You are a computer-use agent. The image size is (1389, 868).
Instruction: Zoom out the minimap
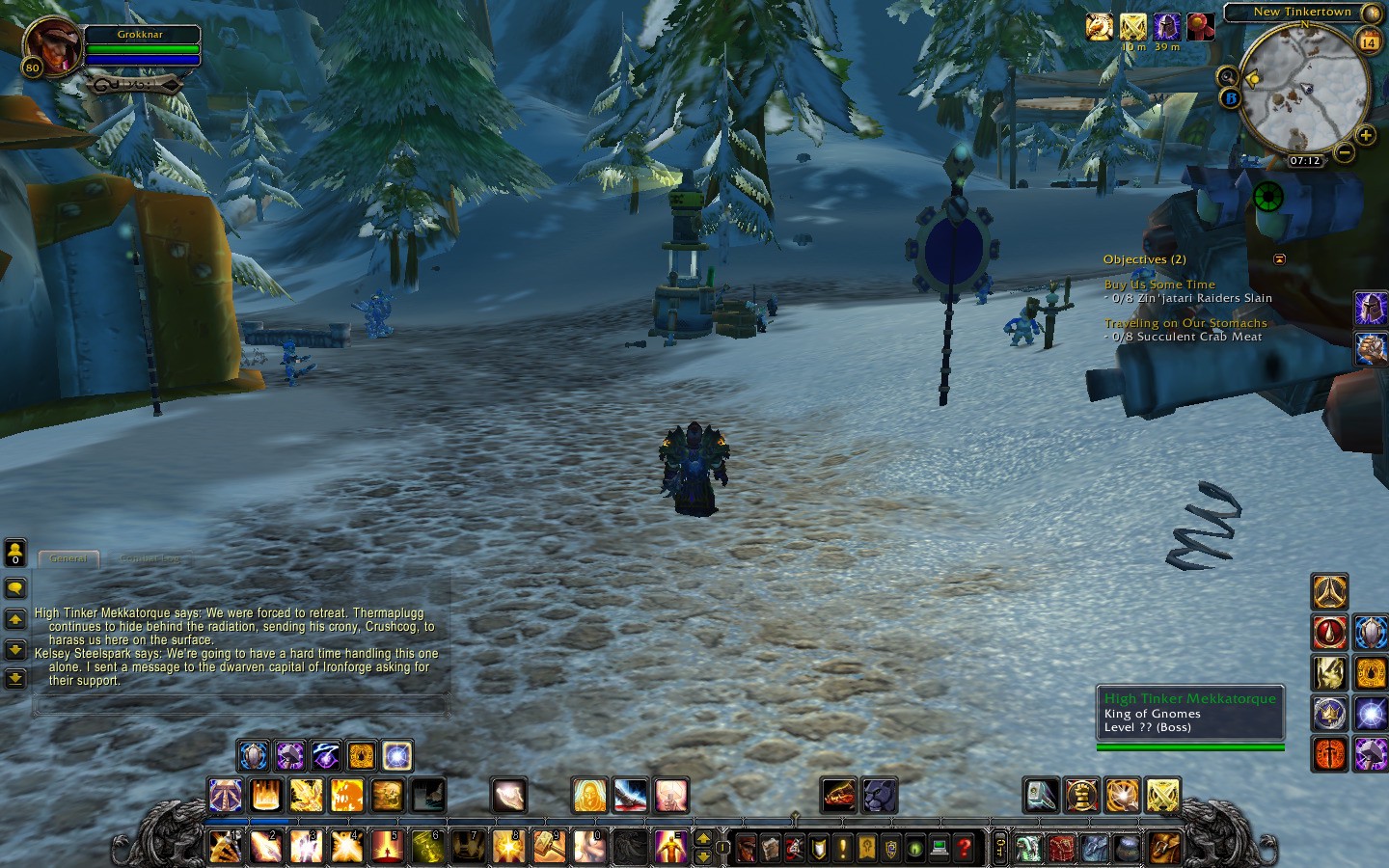coord(1344,152)
